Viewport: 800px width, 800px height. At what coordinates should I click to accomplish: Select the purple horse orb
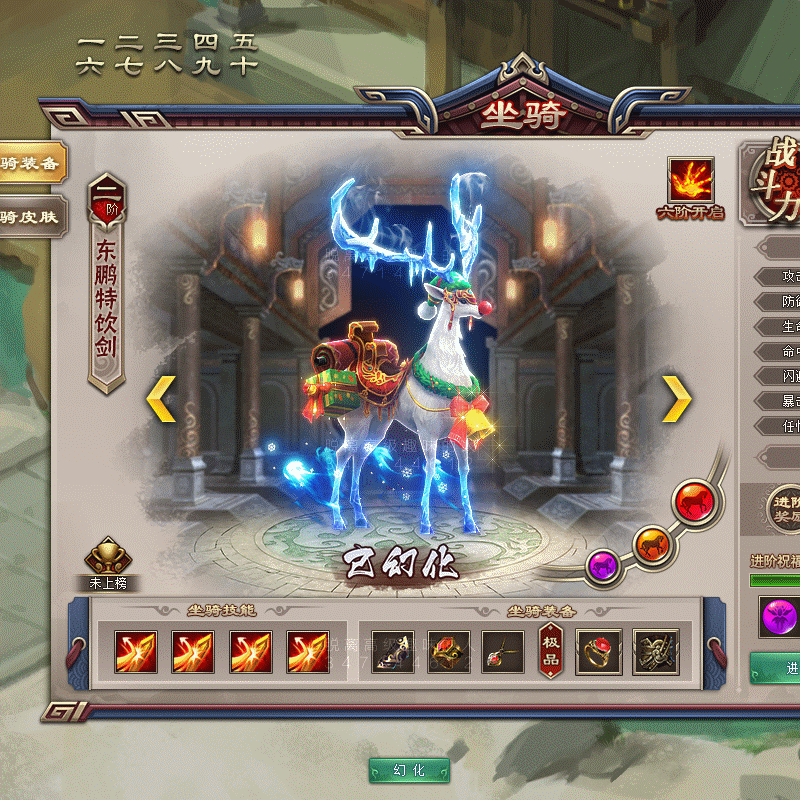pyautogui.click(x=603, y=566)
